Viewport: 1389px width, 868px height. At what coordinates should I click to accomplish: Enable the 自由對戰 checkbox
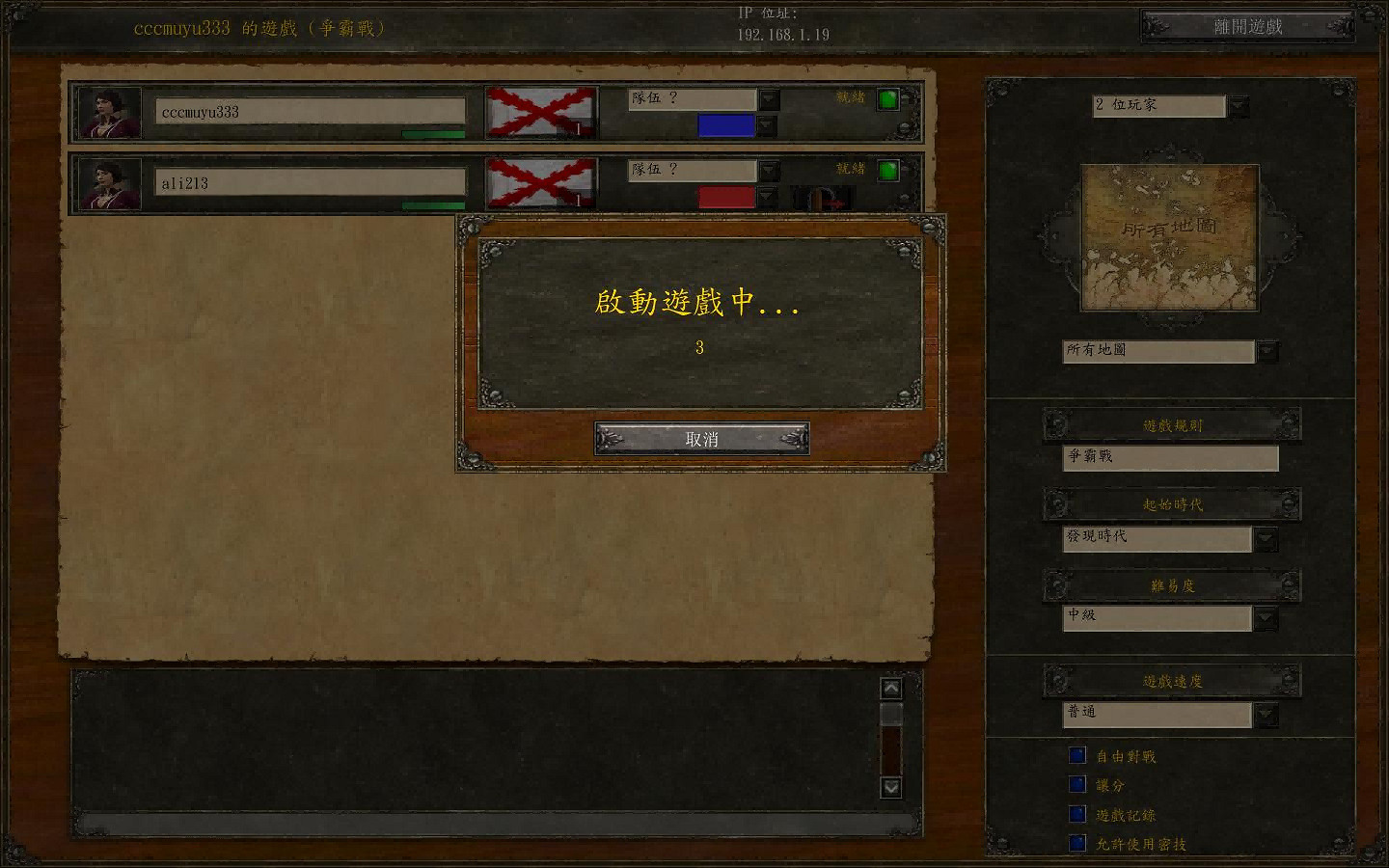coord(1076,755)
